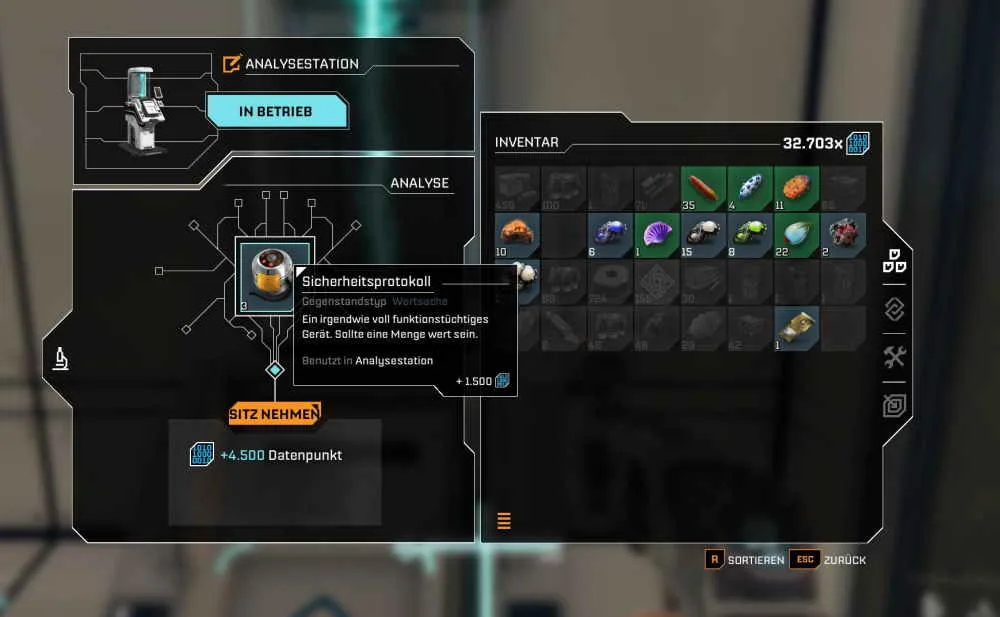This screenshot has width=1000, height=617.
Task: Switch to the wrench-and-hammer tools tab
Action: [x=895, y=357]
